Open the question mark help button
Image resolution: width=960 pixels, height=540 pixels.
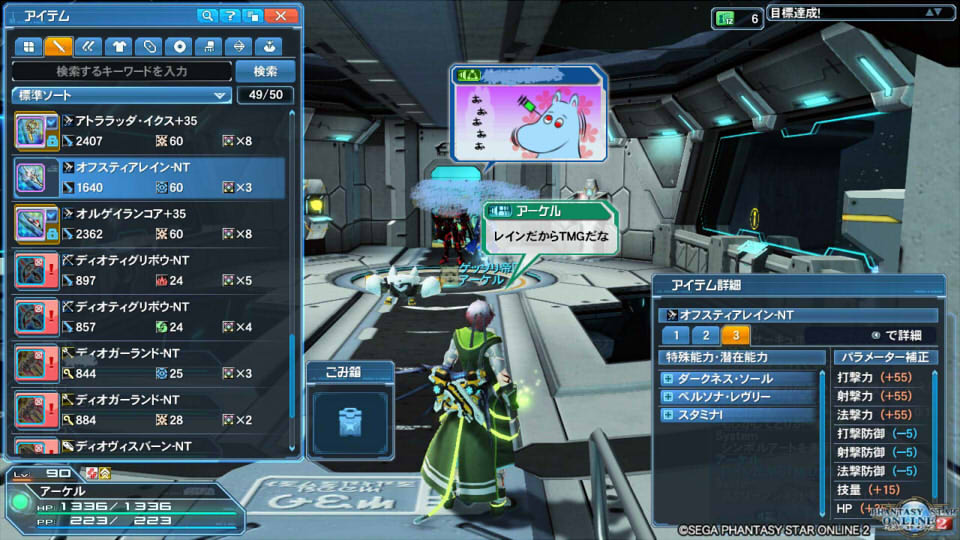coord(231,16)
